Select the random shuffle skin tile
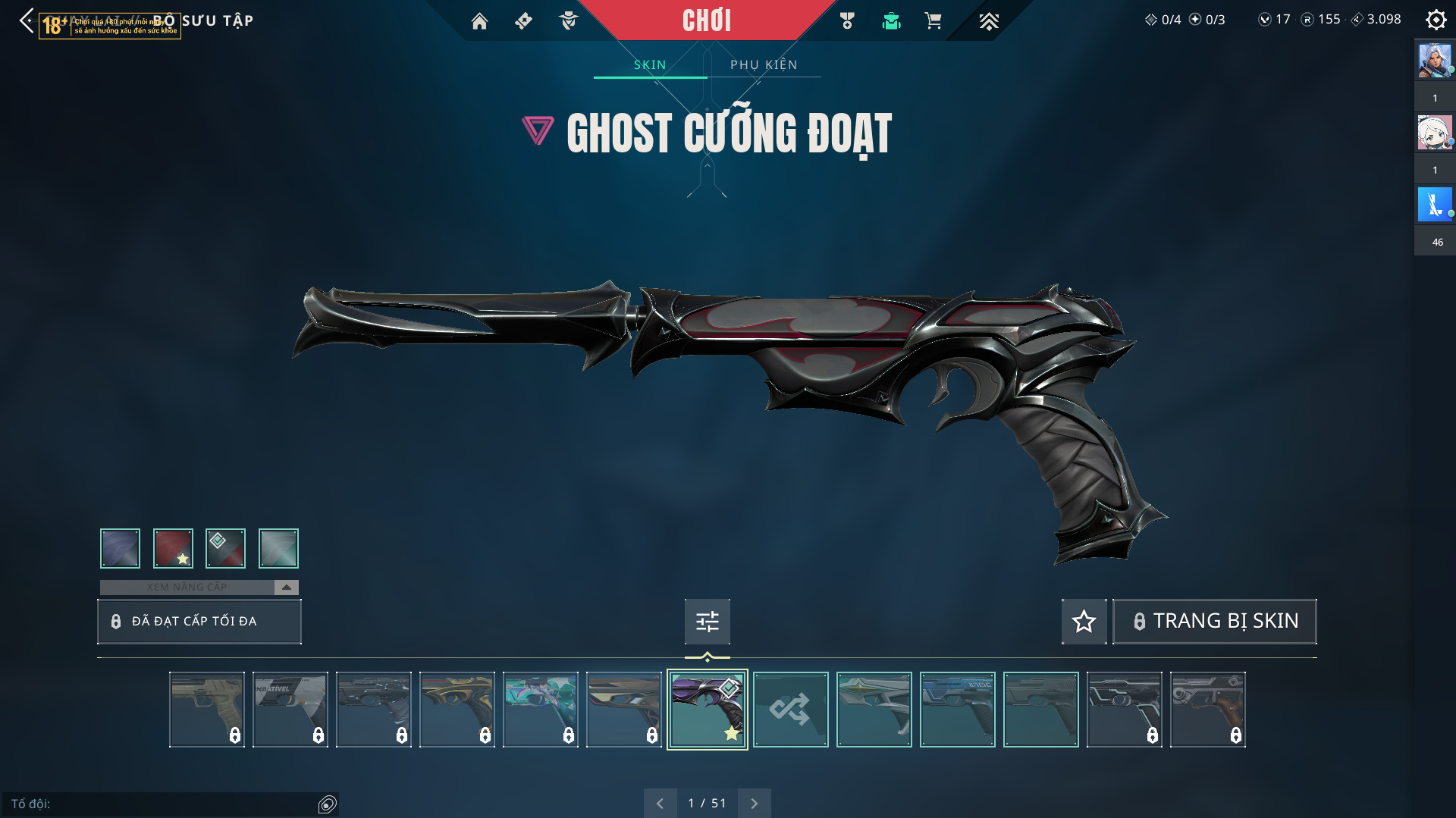The height and width of the screenshot is (818, 1456). pyautogui.click(x=790, y=710)
